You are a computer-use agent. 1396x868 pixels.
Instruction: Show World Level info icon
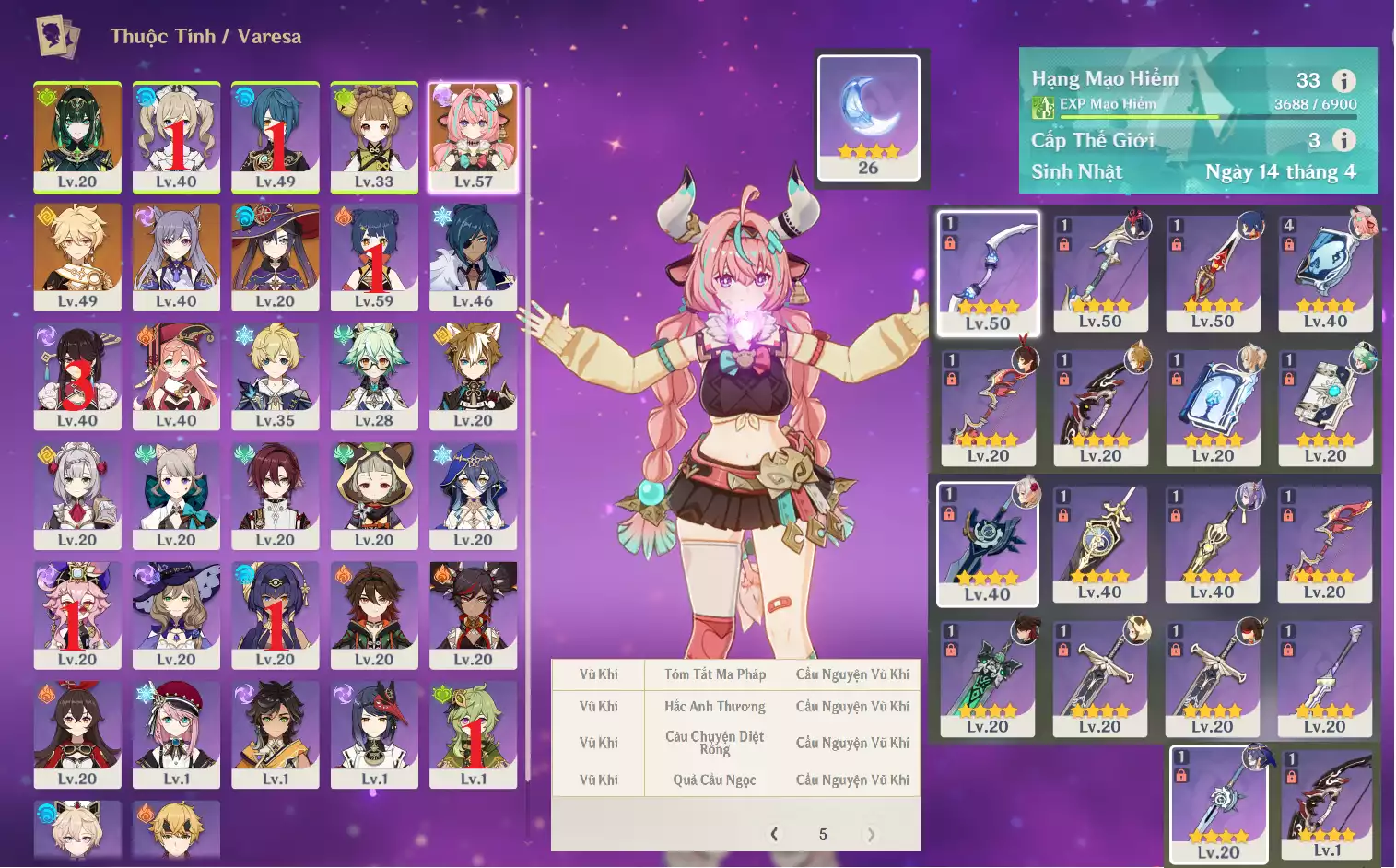click(x=1344, y=140)
